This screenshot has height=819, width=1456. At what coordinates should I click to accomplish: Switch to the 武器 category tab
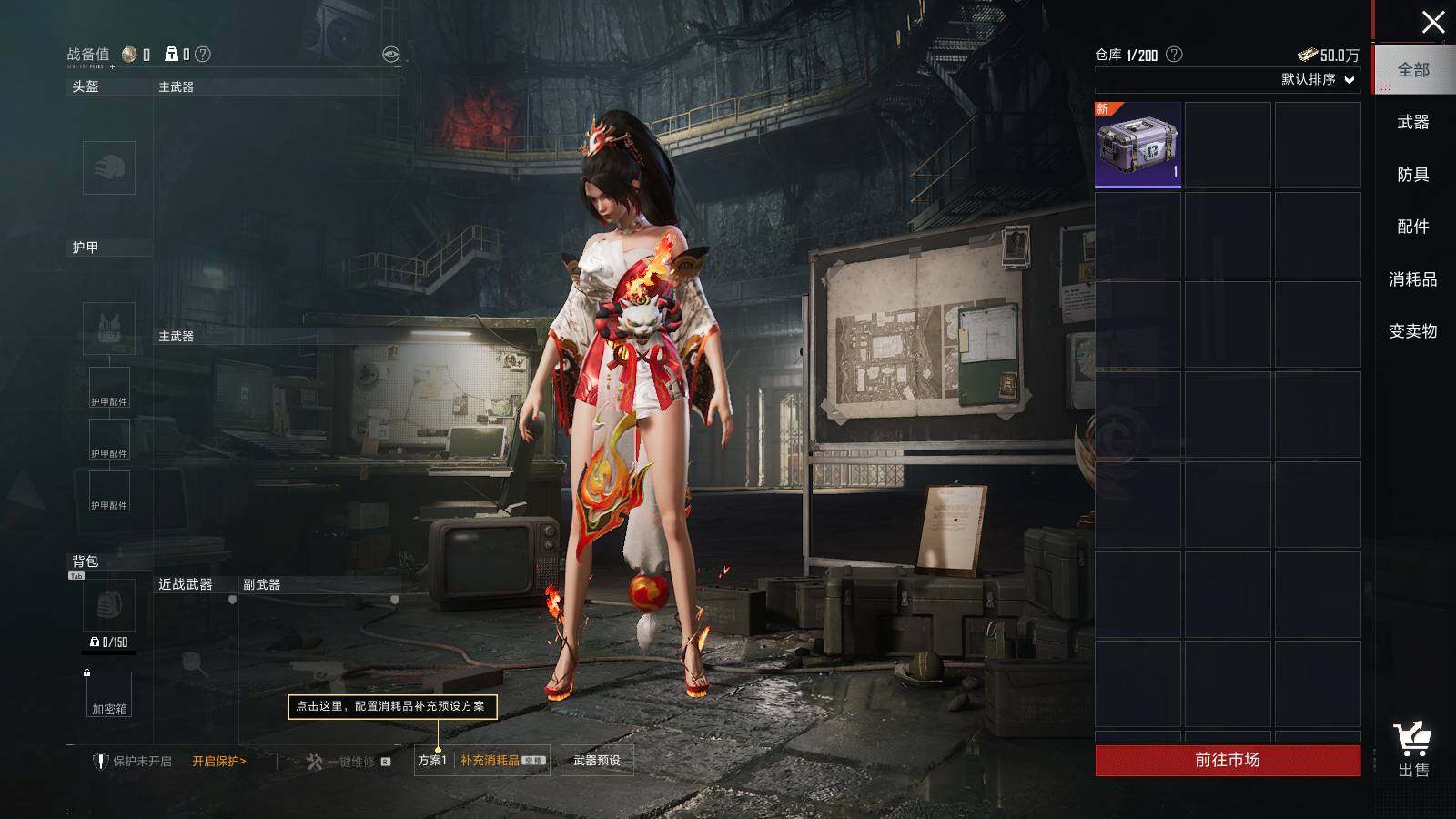(1412, 122)
